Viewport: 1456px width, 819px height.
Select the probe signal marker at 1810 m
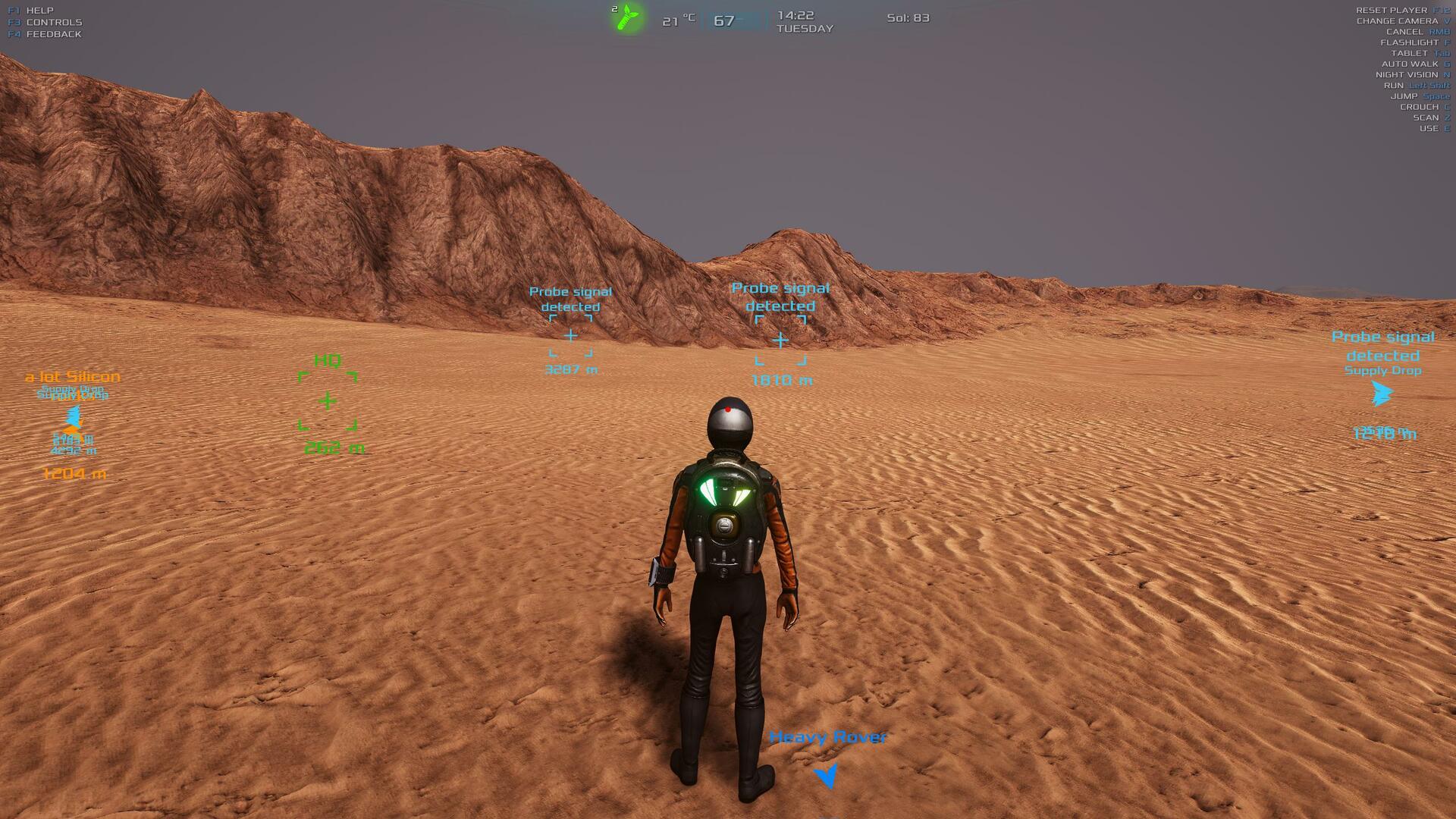[x=780, y=340]
